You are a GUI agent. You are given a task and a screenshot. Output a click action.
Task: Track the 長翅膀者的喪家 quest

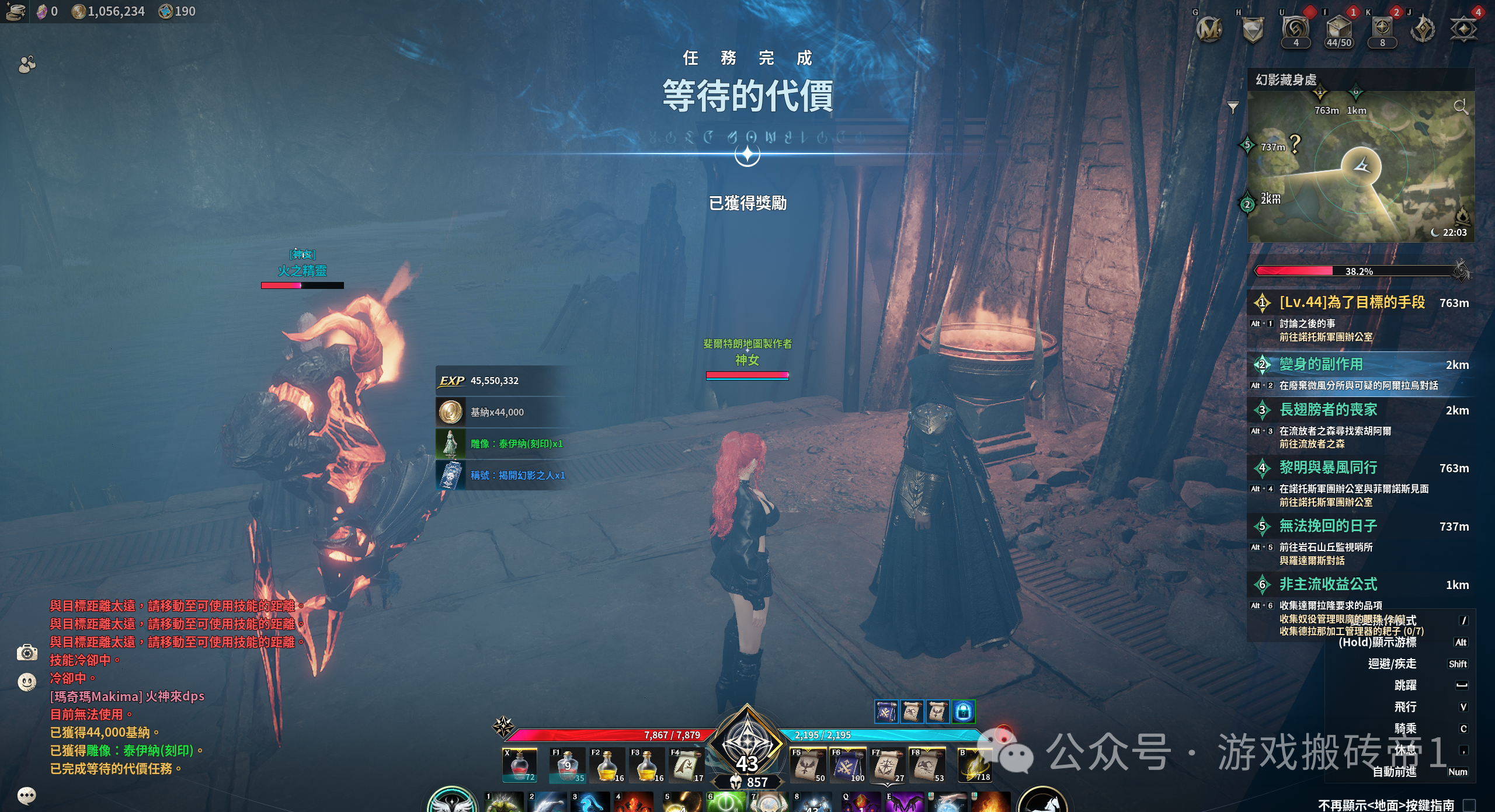1328,410
